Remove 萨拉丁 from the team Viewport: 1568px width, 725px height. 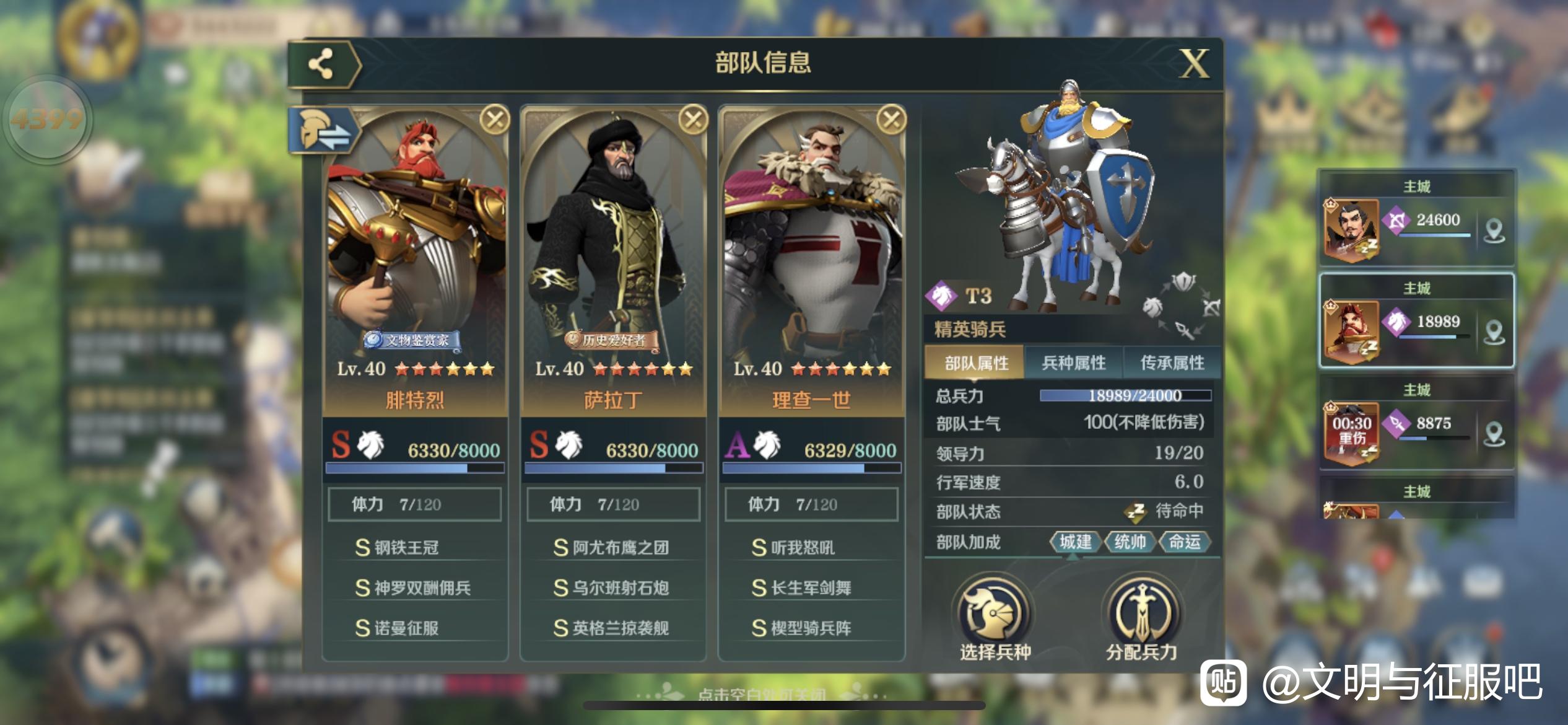693,119
